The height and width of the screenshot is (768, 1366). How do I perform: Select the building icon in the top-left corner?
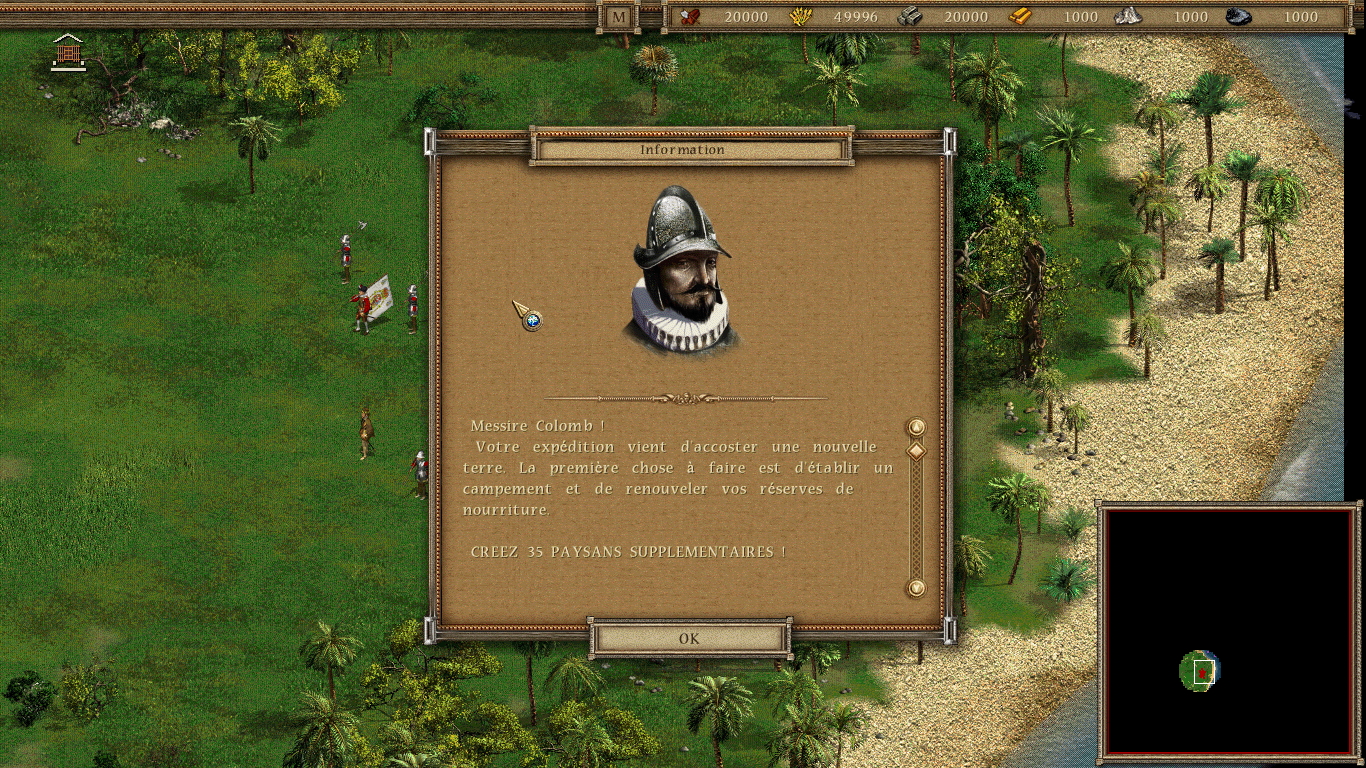tap(68, 52)
